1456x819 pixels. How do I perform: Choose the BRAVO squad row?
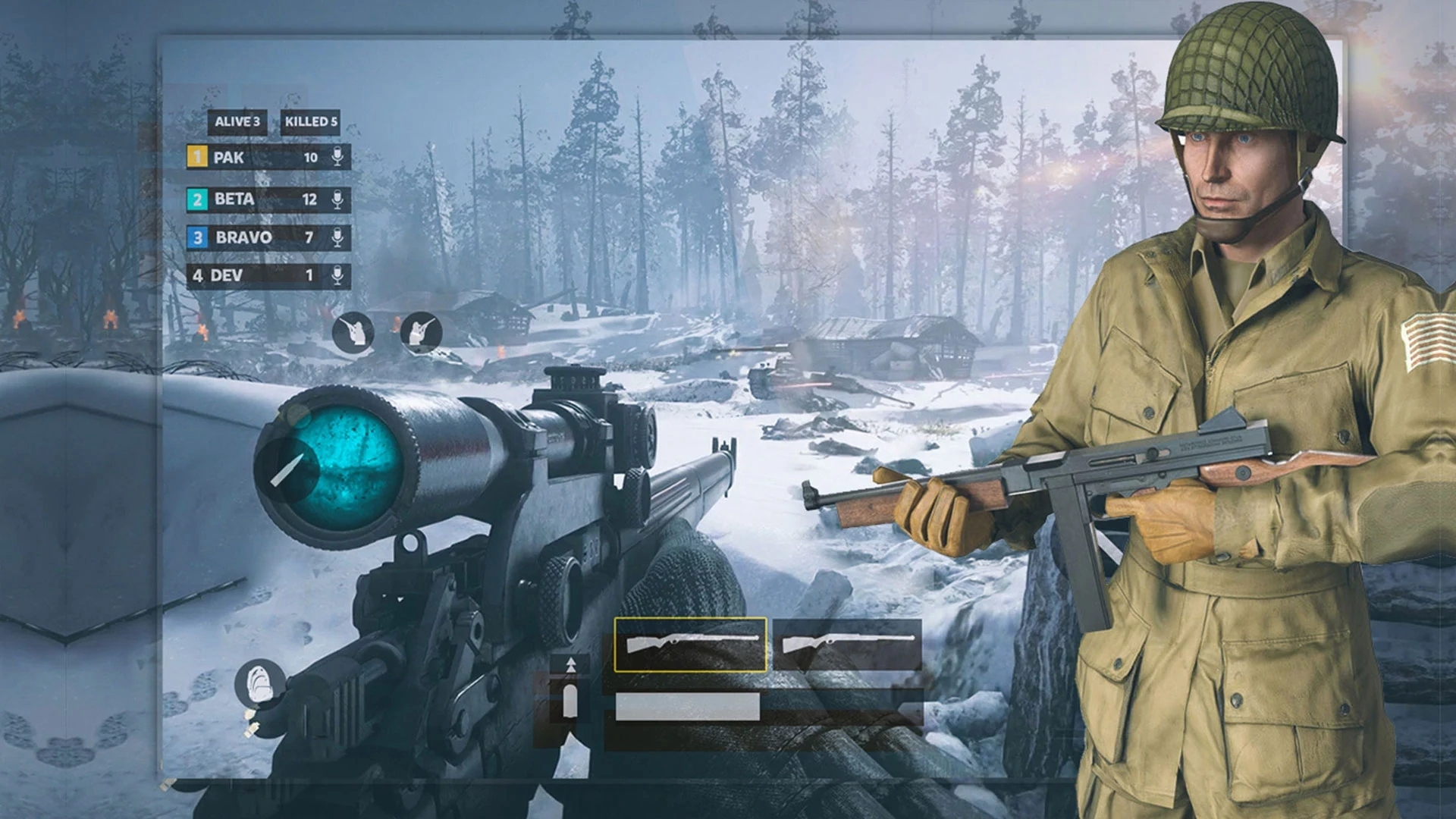click(x=250, y=237)
